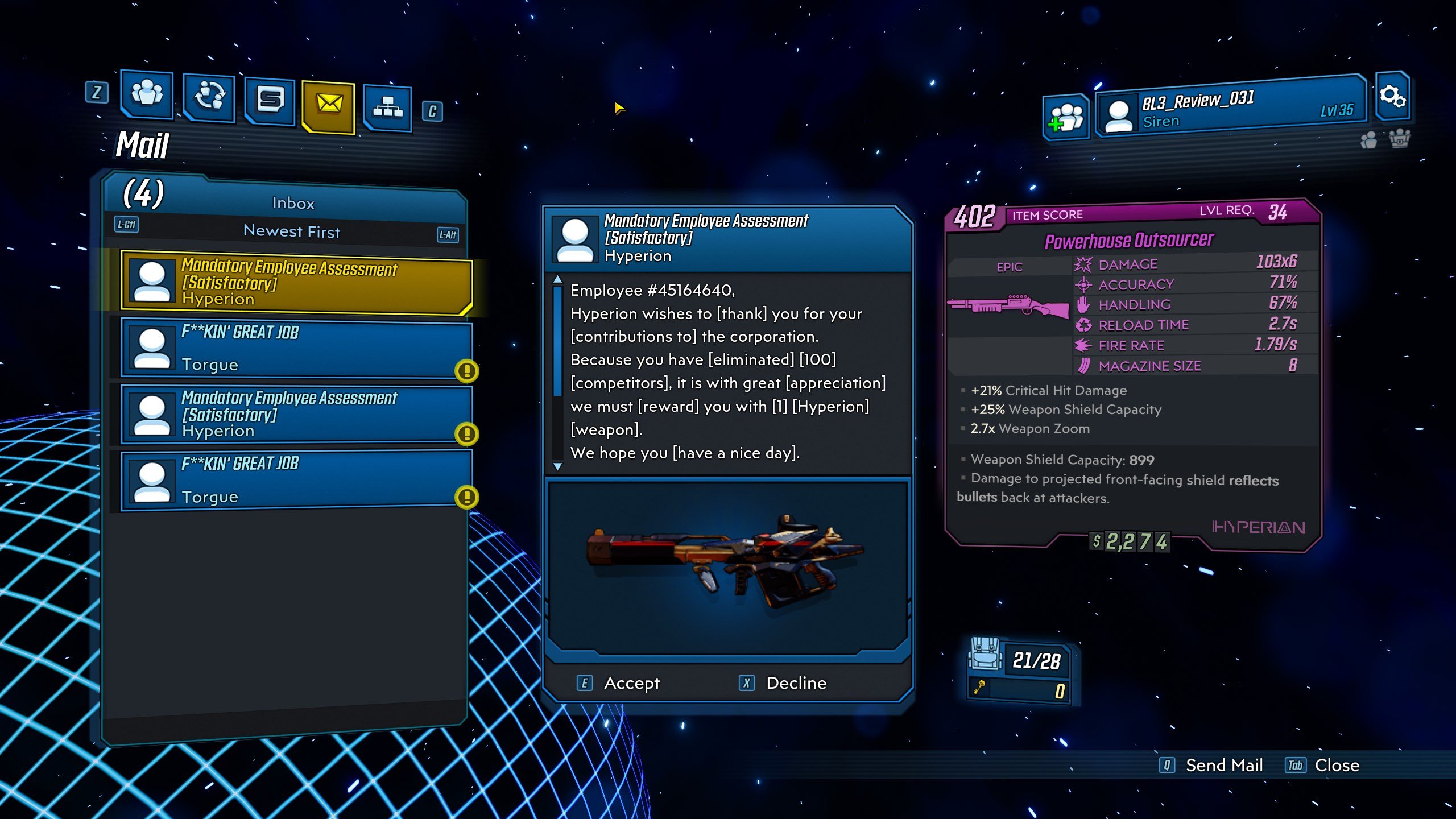This screenshot has height=819, width=1456.
Task: View the BL3_Review_031 player banner
Action: (1230, 108)
